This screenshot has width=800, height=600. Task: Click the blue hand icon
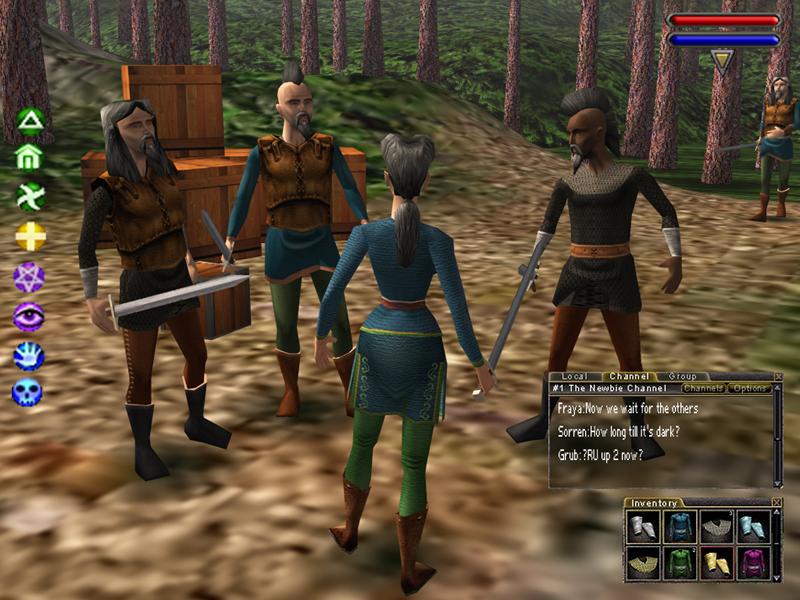point(28,354)
